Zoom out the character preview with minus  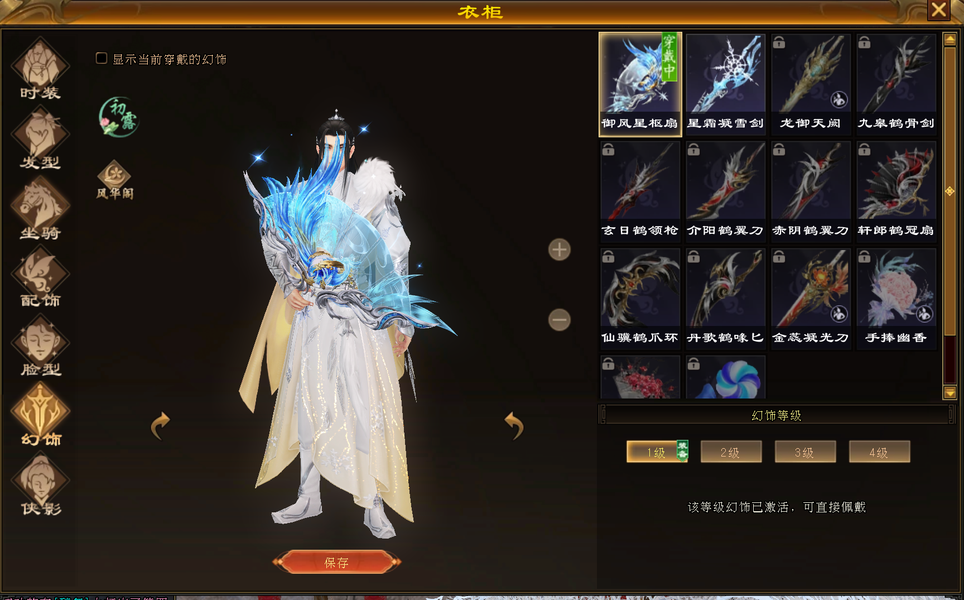click(x=559, y=319)
